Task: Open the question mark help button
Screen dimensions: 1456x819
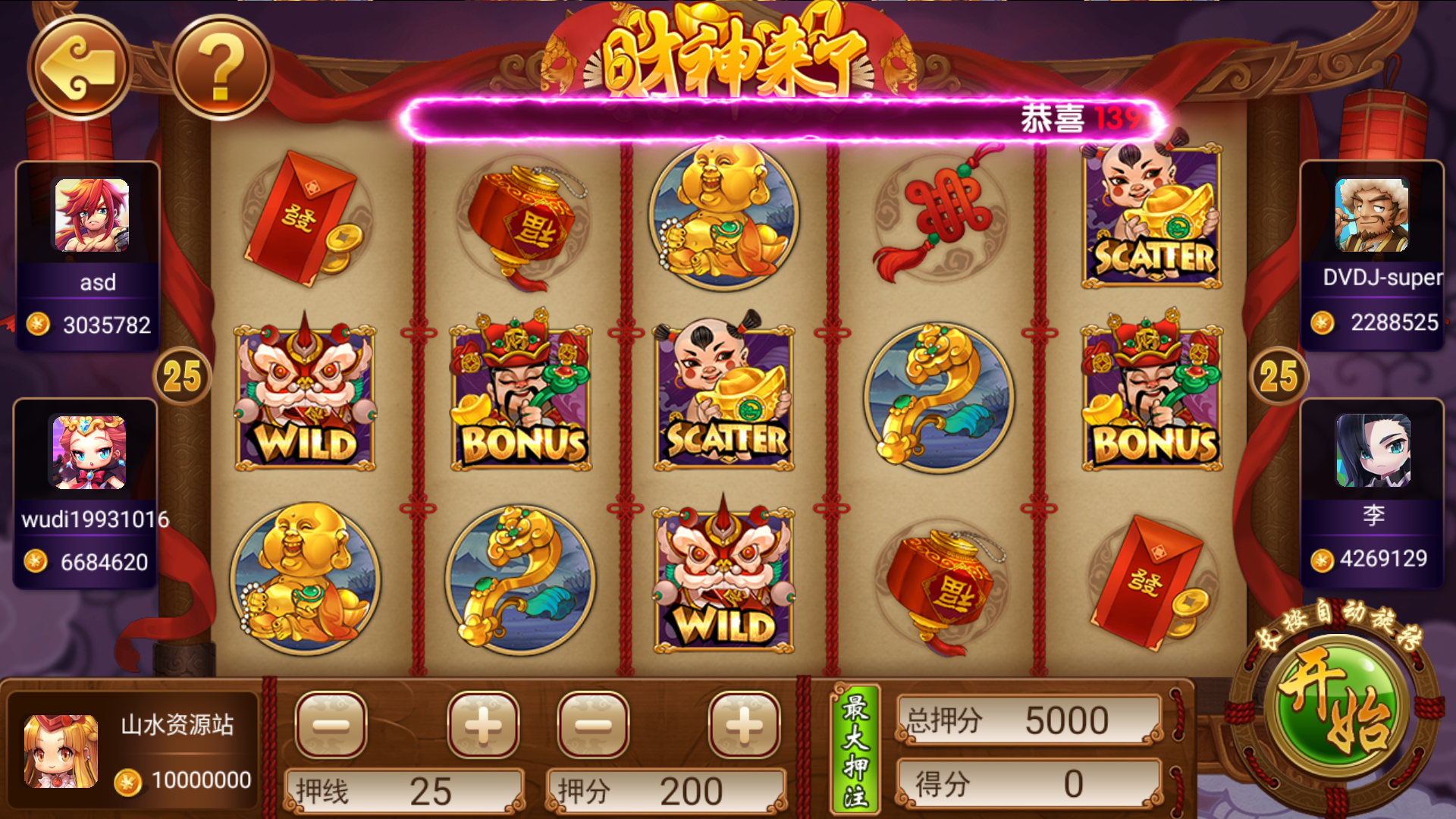Action: [x=220, y=67]
